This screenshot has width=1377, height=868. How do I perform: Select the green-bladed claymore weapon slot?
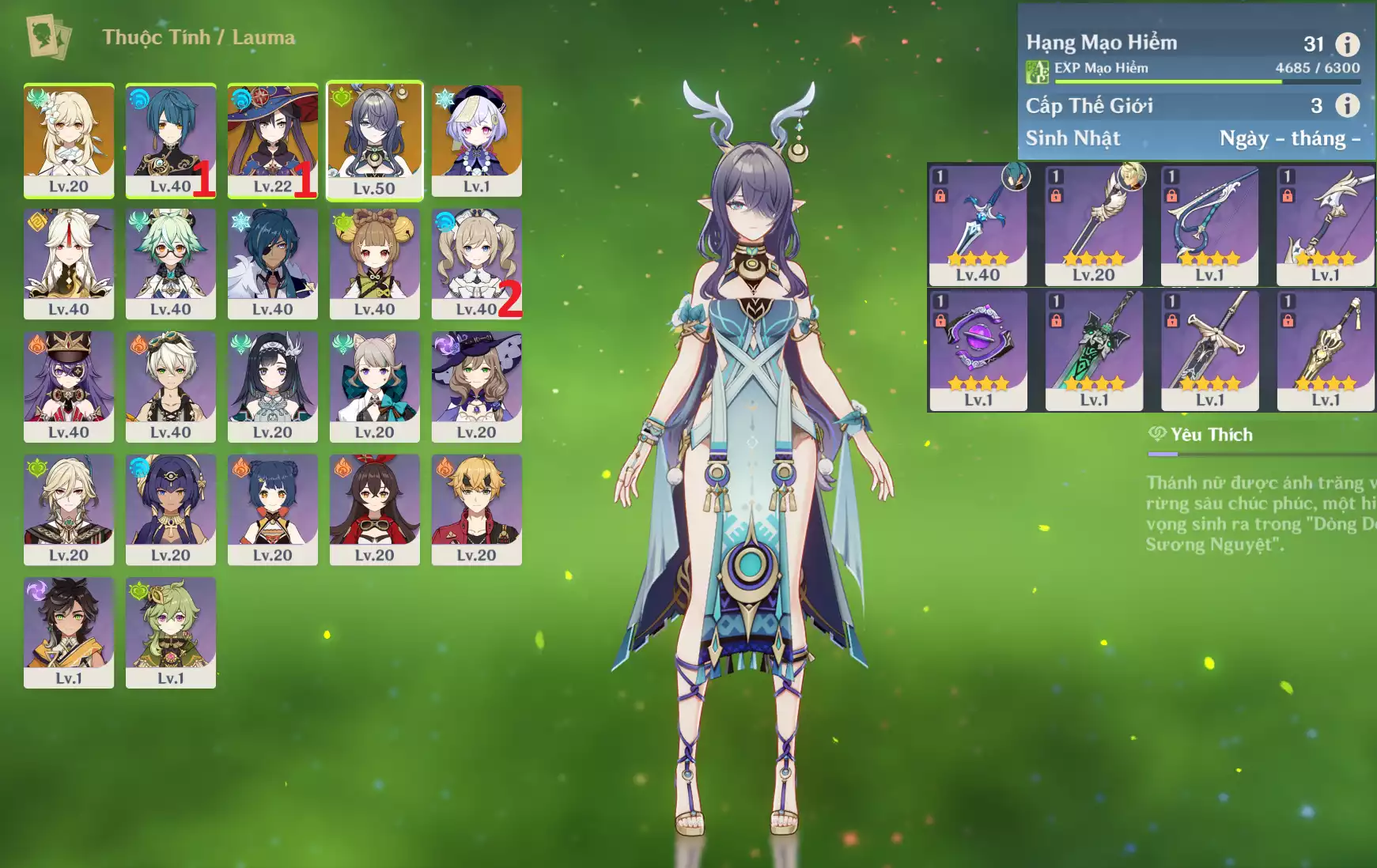tap(1094, 349)
